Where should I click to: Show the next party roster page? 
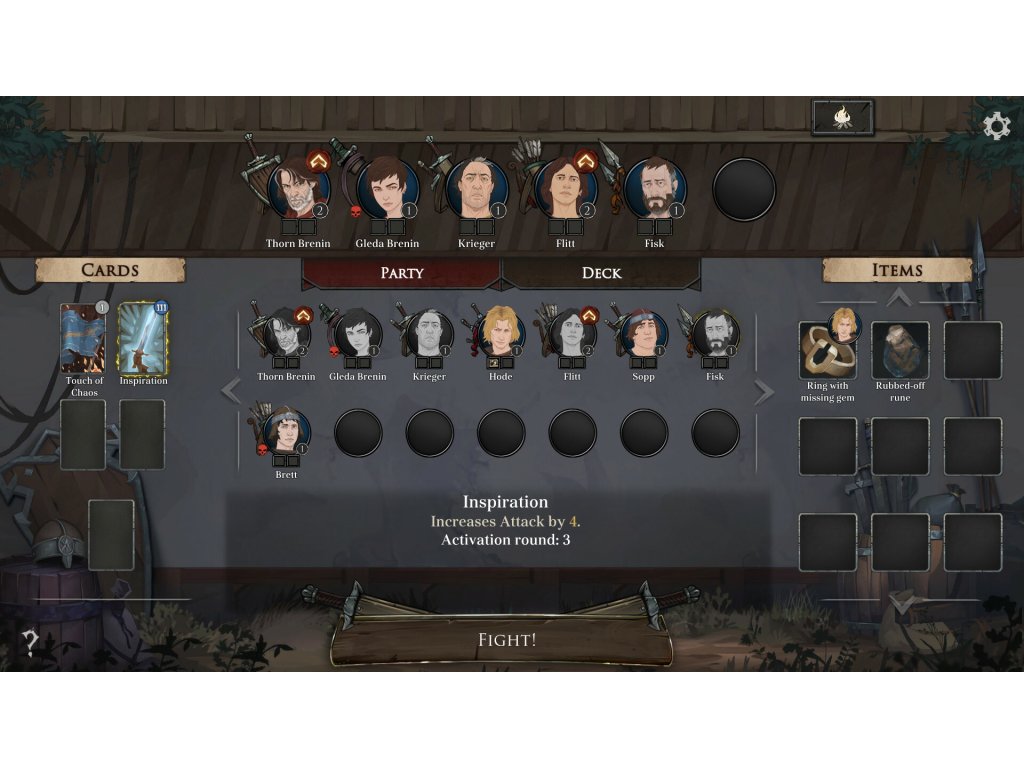pos(764,391)
